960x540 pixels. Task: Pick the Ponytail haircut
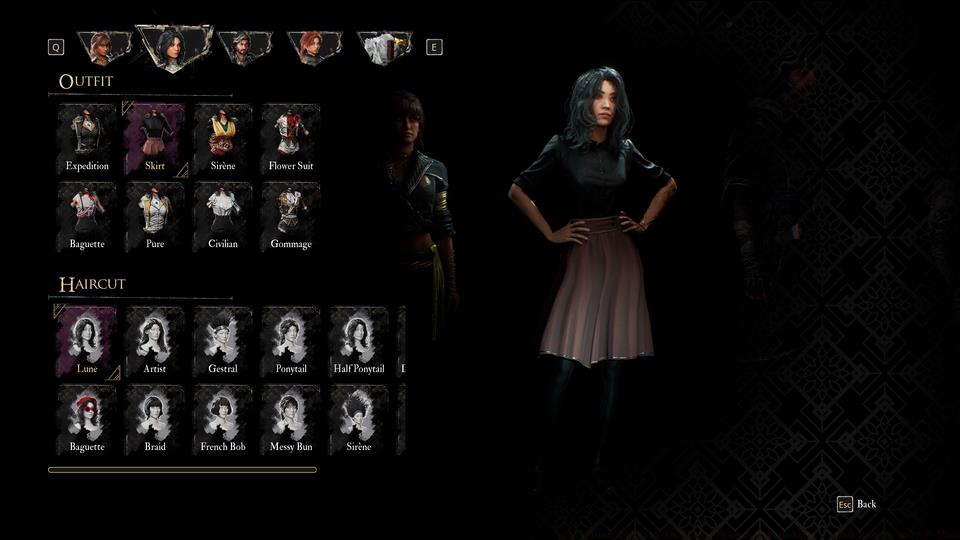291,341
